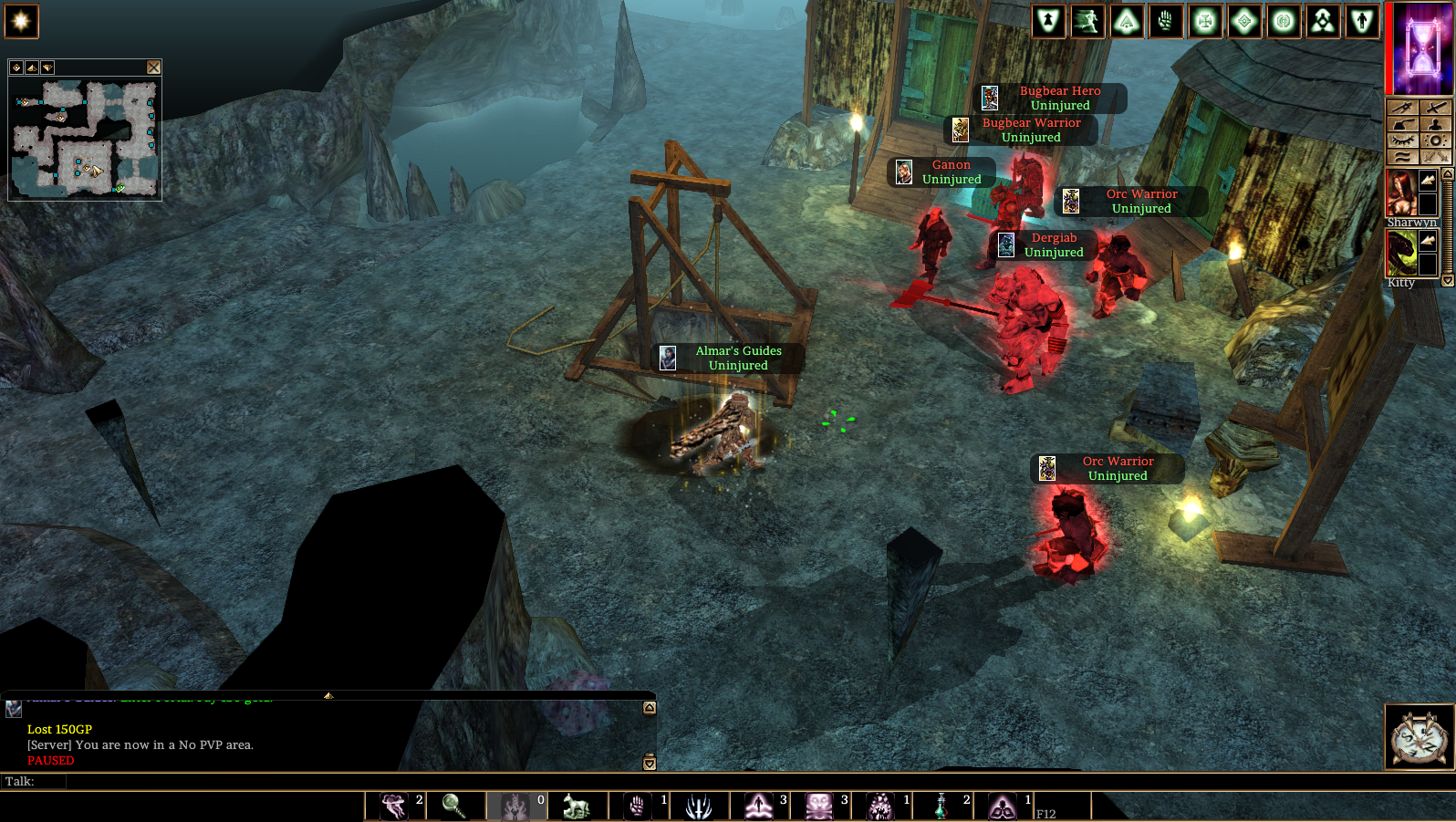This screenshot has width=1456, height=822.
Task: Zoom out with the minimap down-pyramid button
Action: [47, 68]
